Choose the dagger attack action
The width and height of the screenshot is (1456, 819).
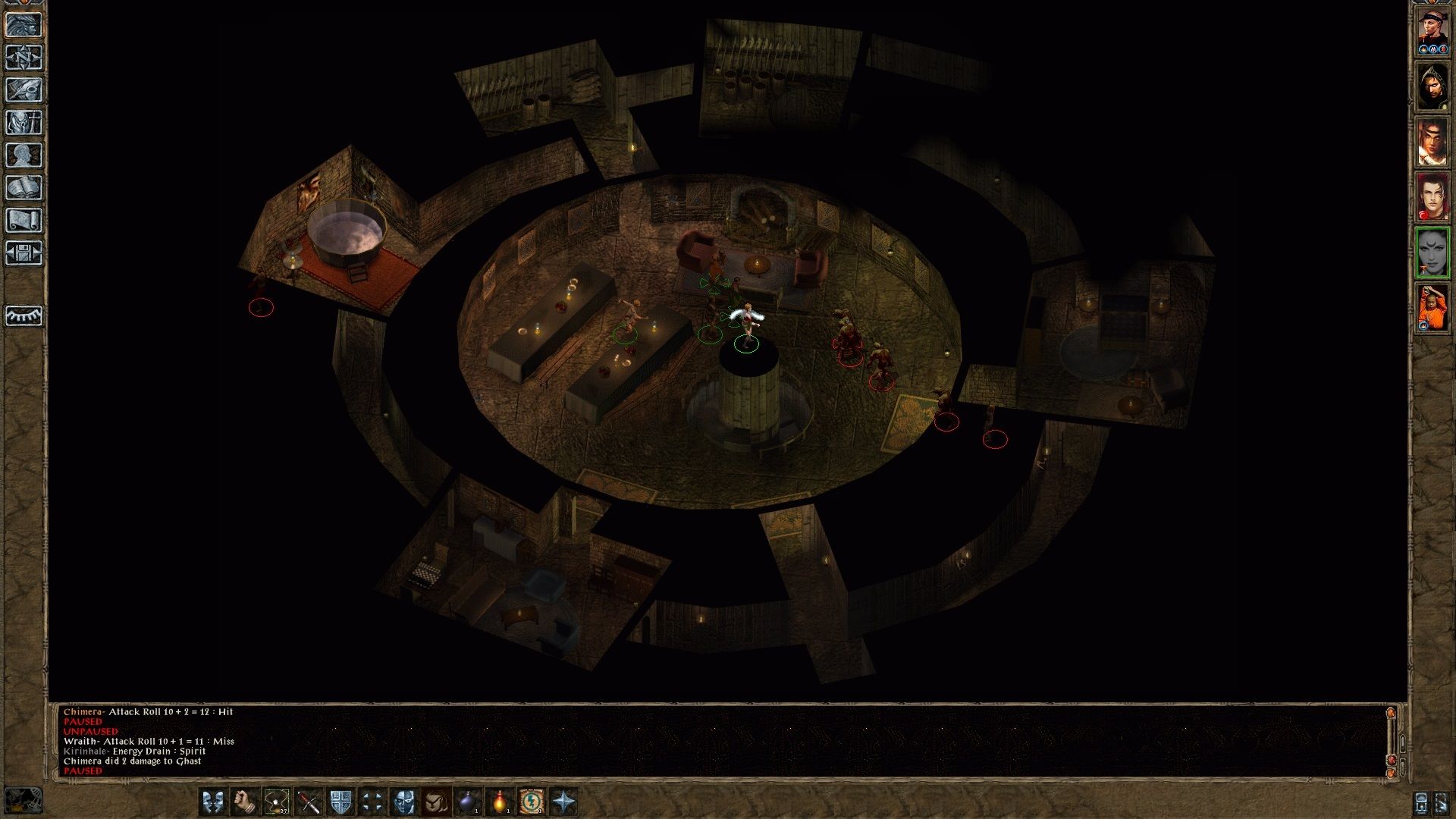tap(309, 802)
